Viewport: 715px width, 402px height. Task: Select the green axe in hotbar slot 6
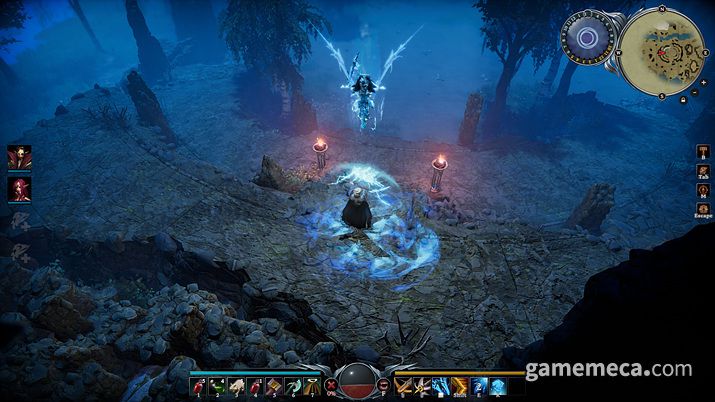coord(292,385)
